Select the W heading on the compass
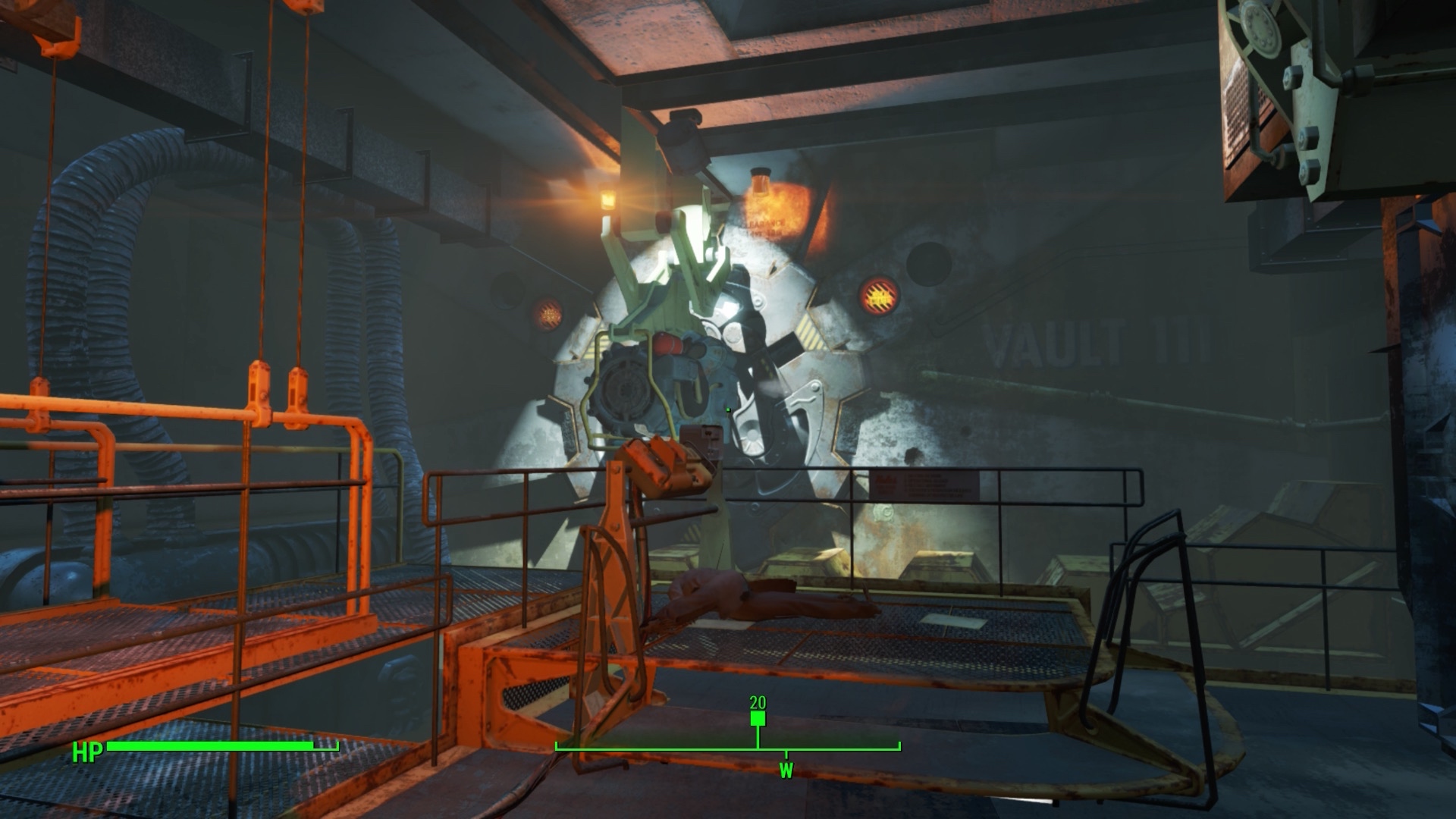This screenshot has width=1456, height=819. point(786,771)
